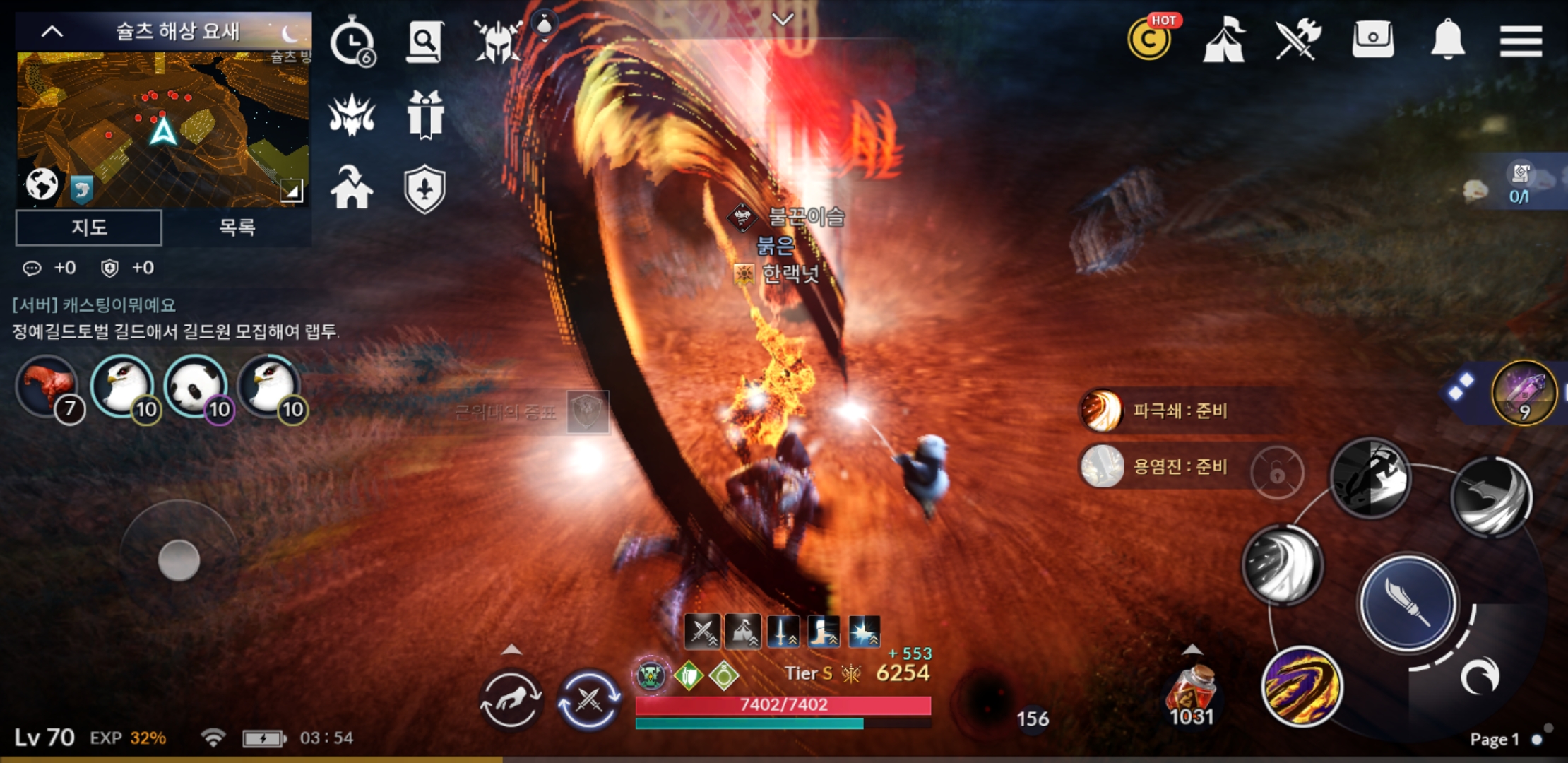Switch to the 목록 tab
The height and width of the screenshot is (763, 1568).
[237, 227]
